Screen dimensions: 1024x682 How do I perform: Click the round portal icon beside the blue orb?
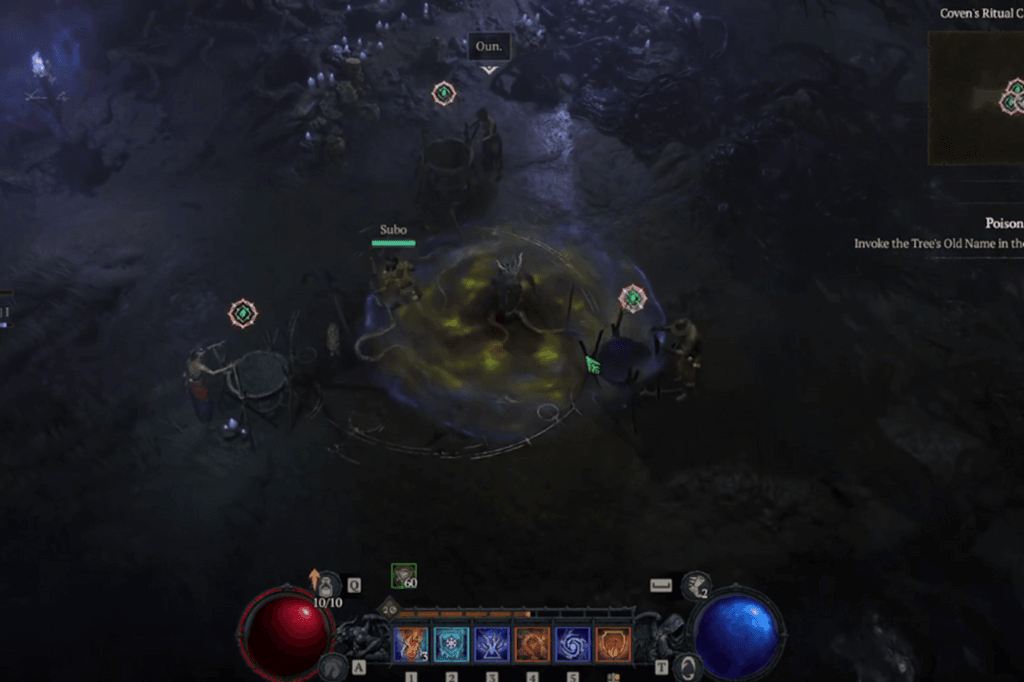click(686, 667)
